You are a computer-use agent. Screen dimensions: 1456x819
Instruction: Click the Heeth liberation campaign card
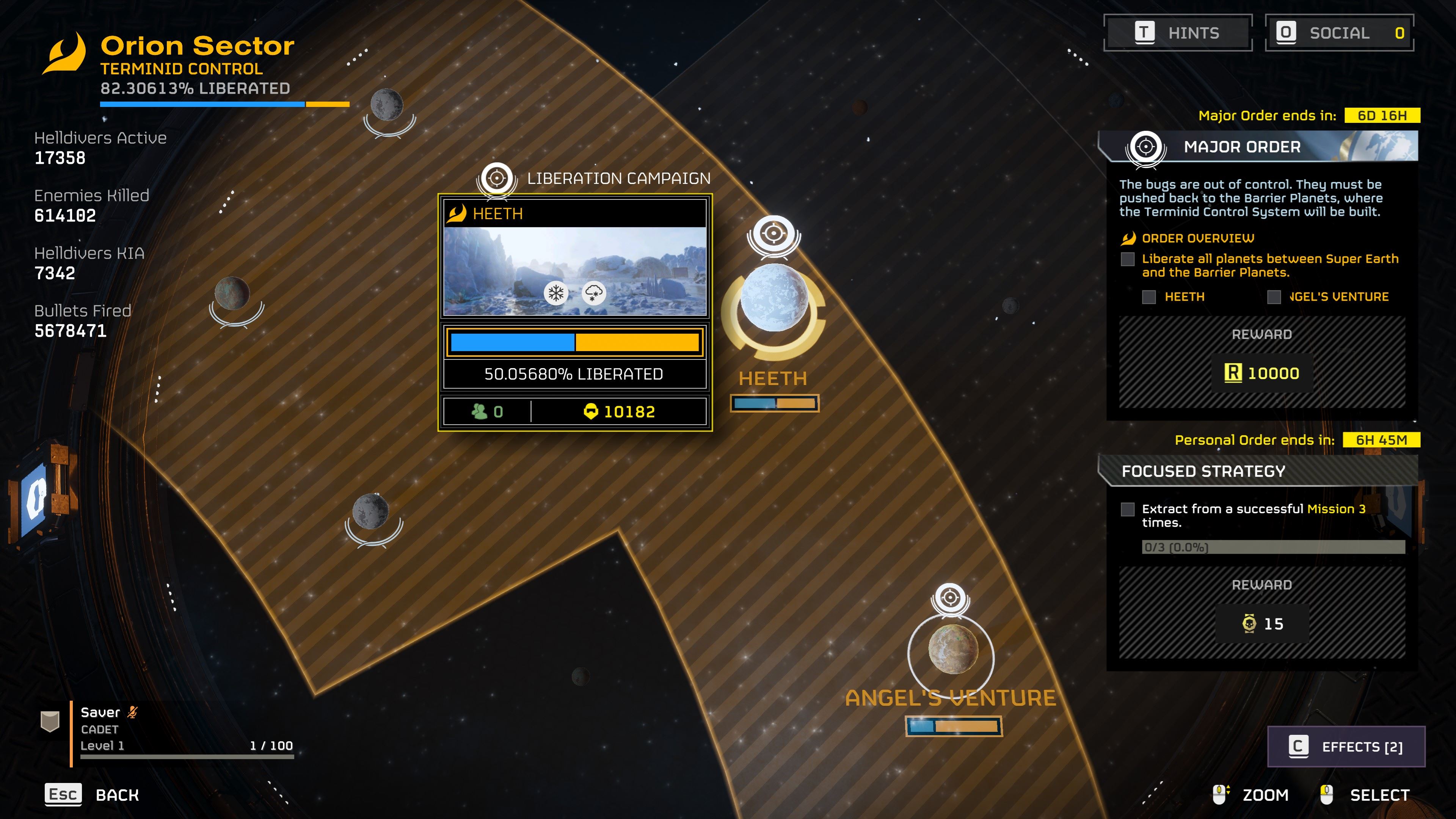tap(575, 312)
